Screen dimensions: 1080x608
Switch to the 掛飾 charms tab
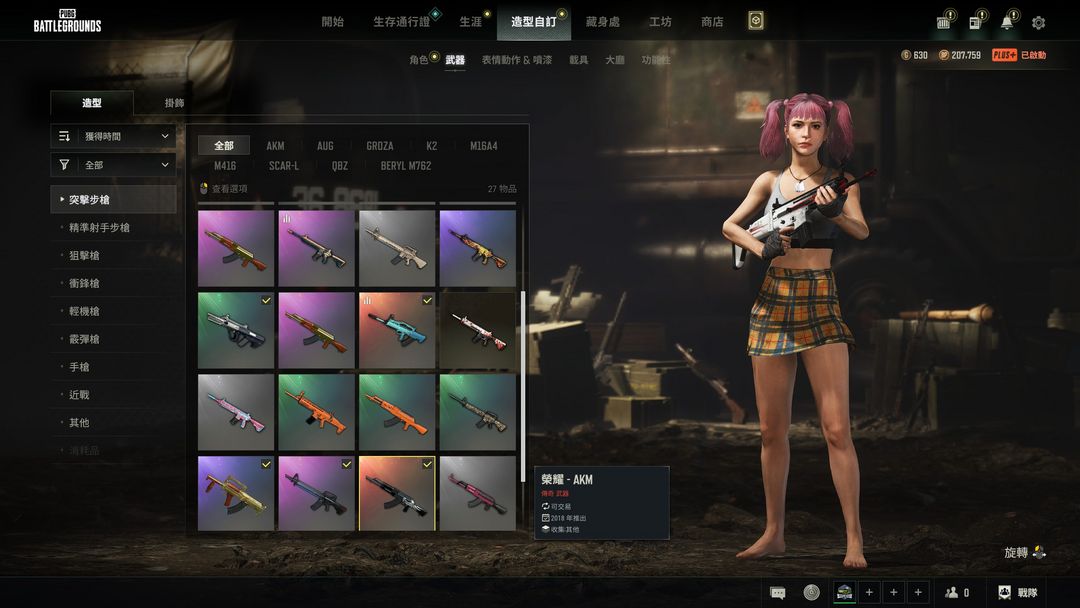(174, 103)
